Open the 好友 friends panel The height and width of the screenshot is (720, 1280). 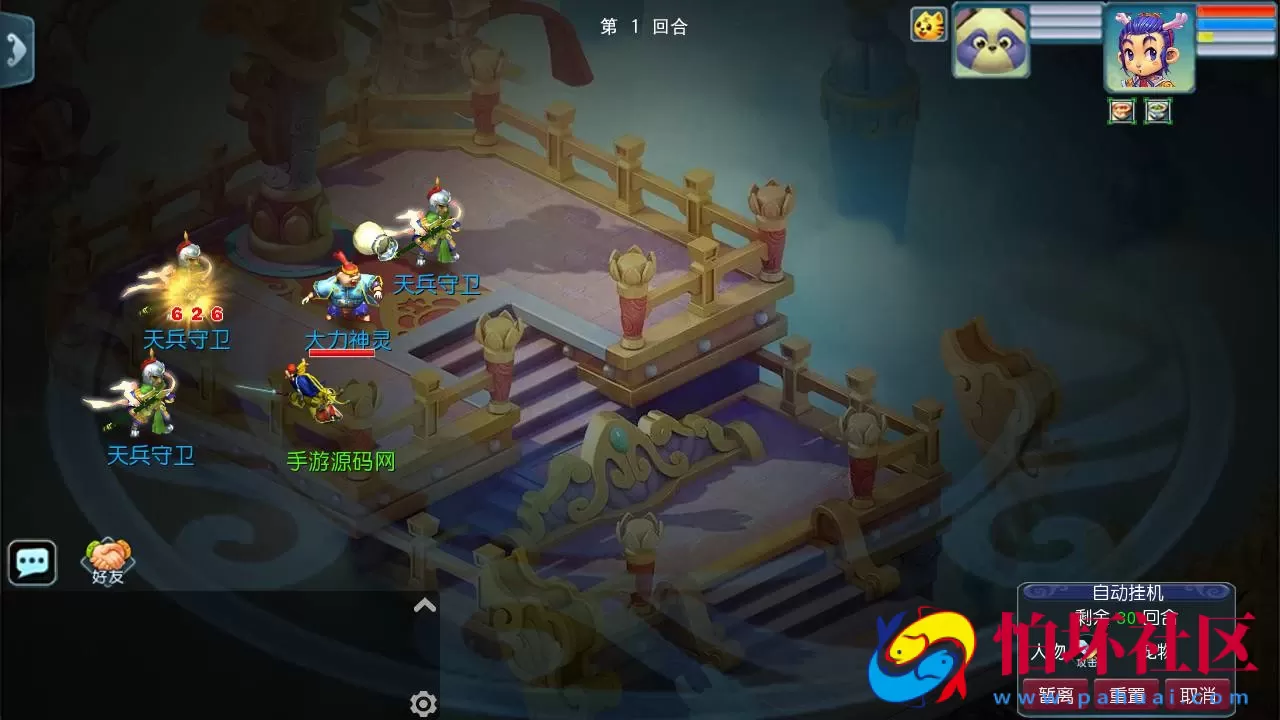107,557
